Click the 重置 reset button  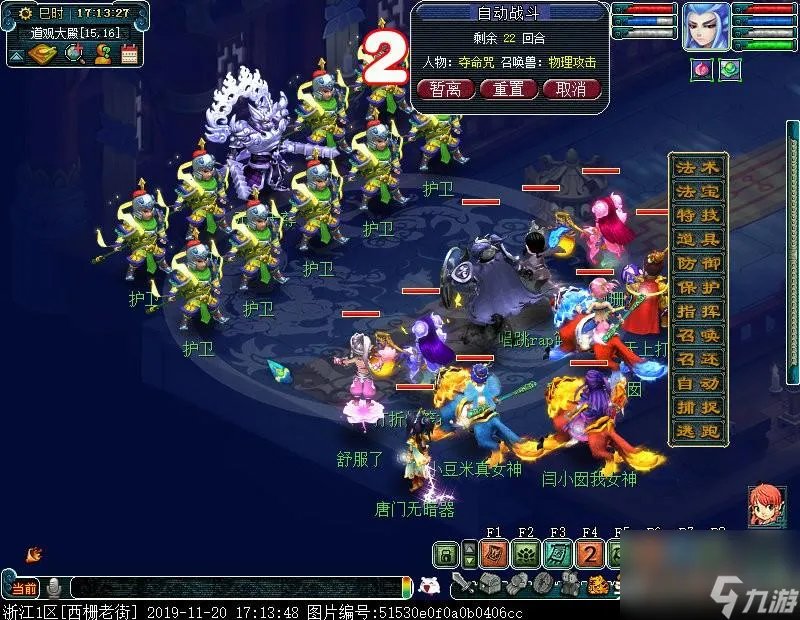pyautogui.click(x=509, y=89)
